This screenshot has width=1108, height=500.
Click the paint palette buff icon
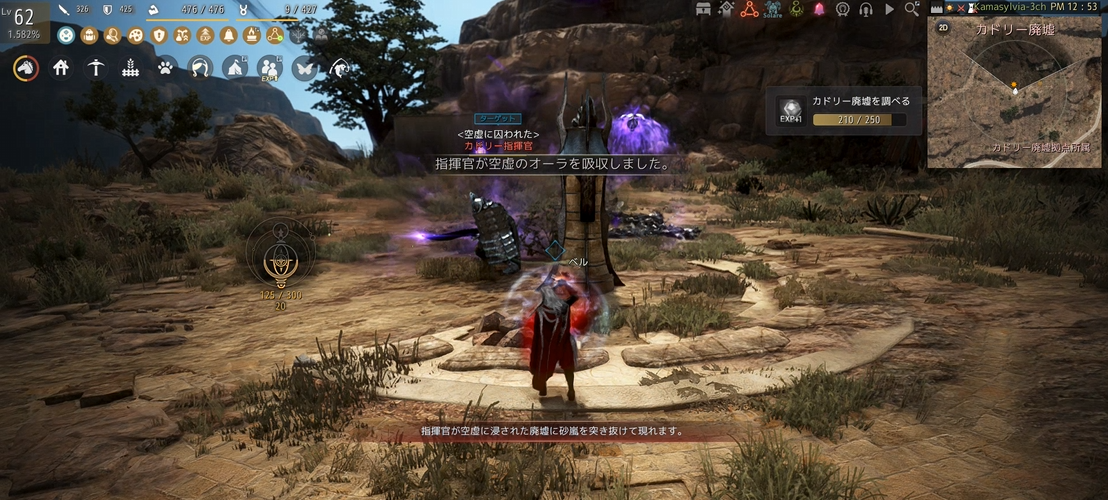(x=135, y=36)
